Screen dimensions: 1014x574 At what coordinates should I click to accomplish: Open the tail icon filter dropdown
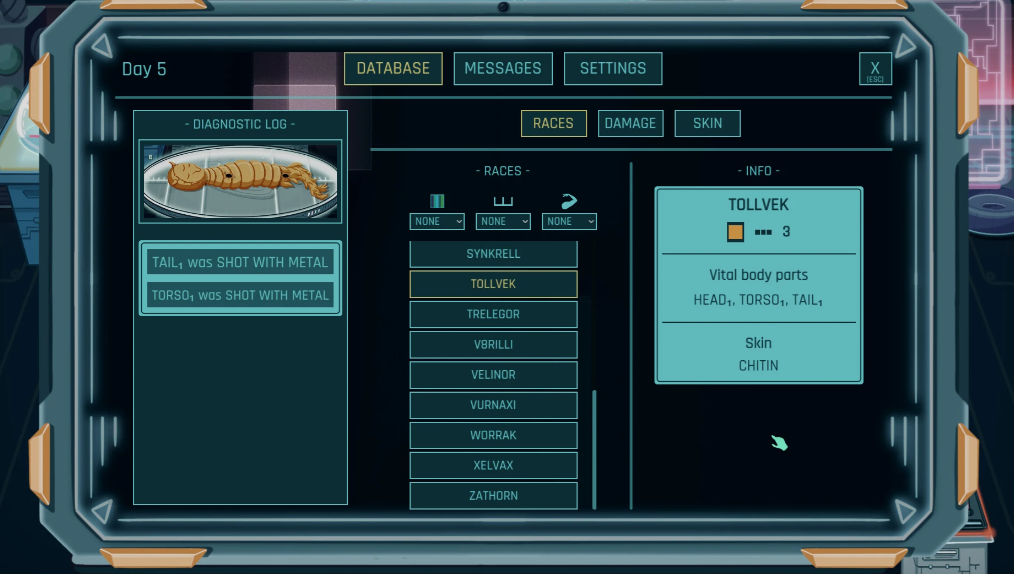(569, 221)
